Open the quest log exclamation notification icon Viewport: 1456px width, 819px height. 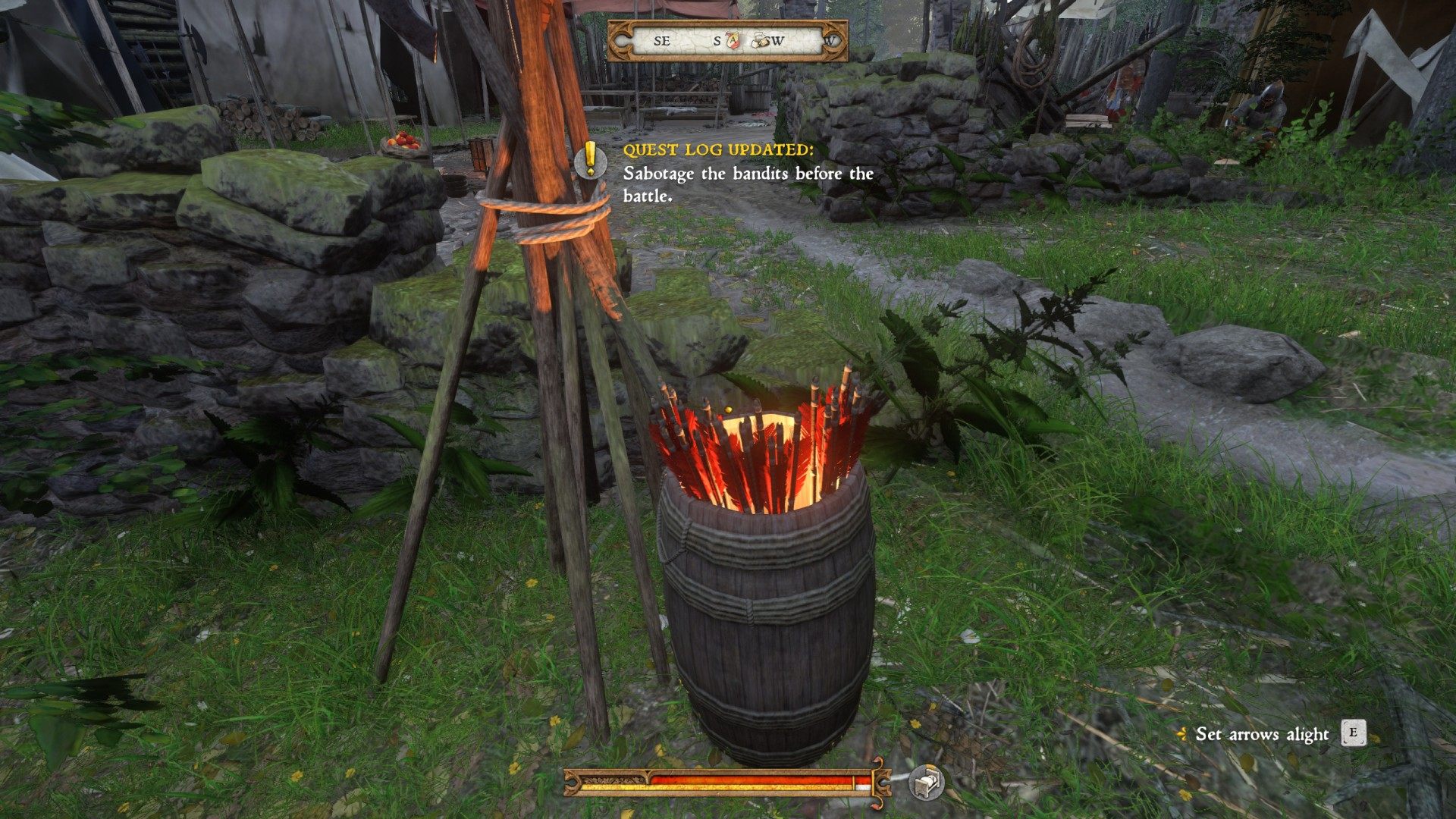(x=590, y=161)
